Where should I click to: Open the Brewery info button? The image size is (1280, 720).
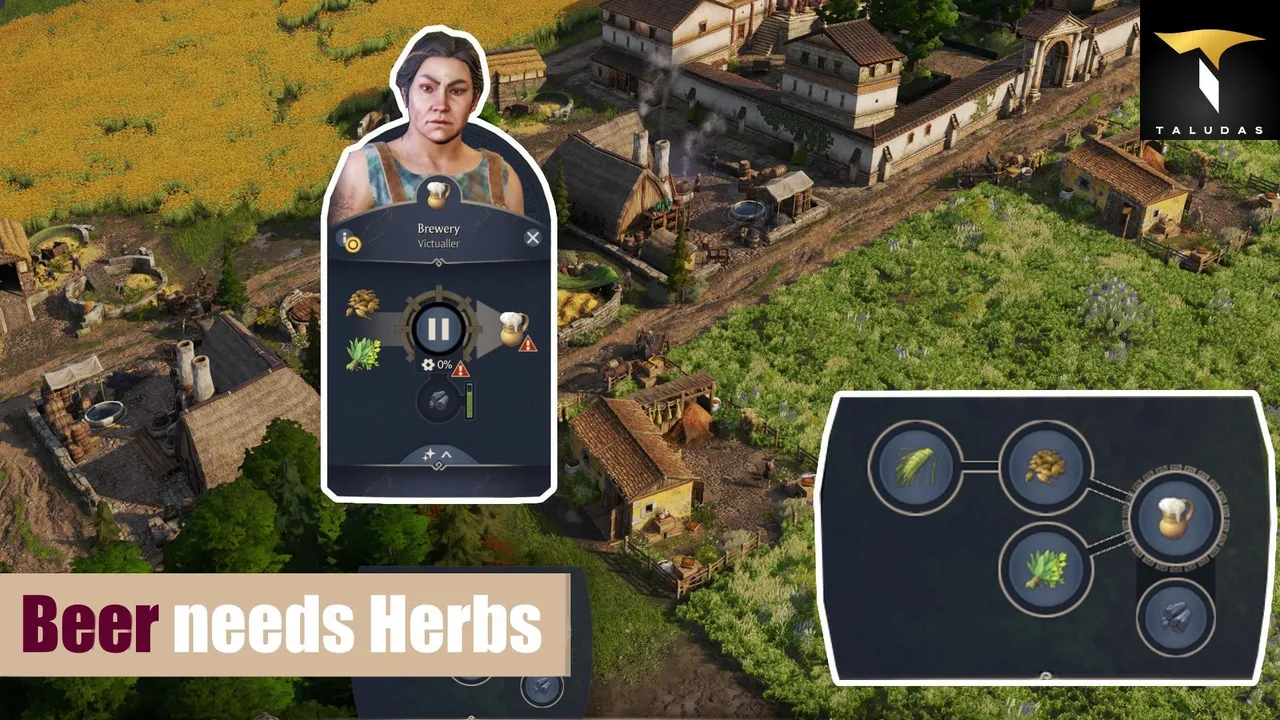(349, 240)
